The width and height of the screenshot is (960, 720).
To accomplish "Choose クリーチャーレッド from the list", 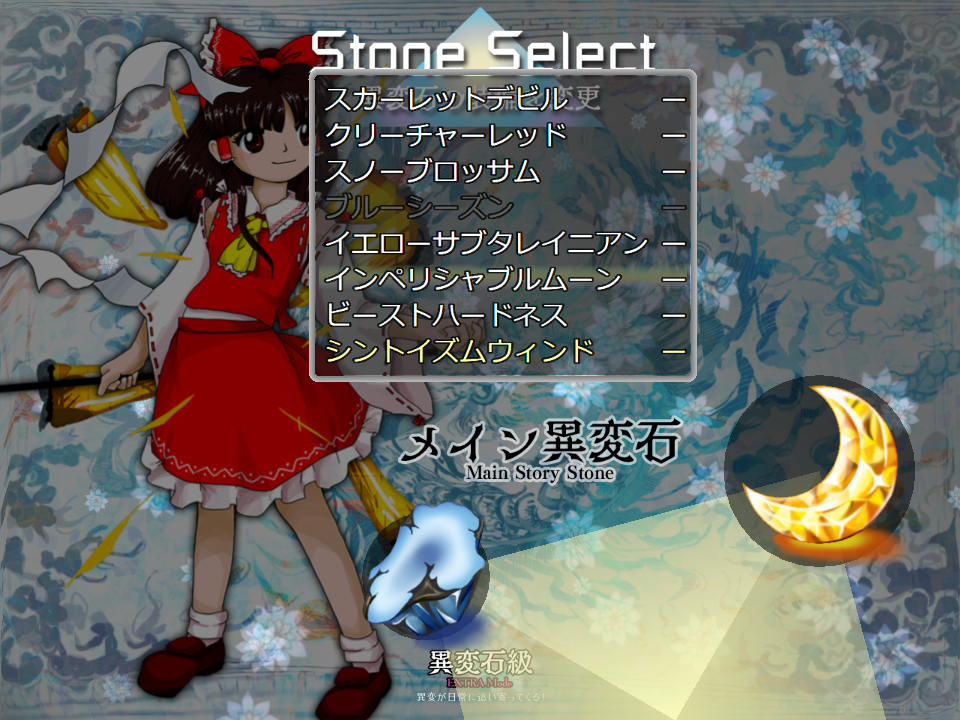I will point(446,135).
